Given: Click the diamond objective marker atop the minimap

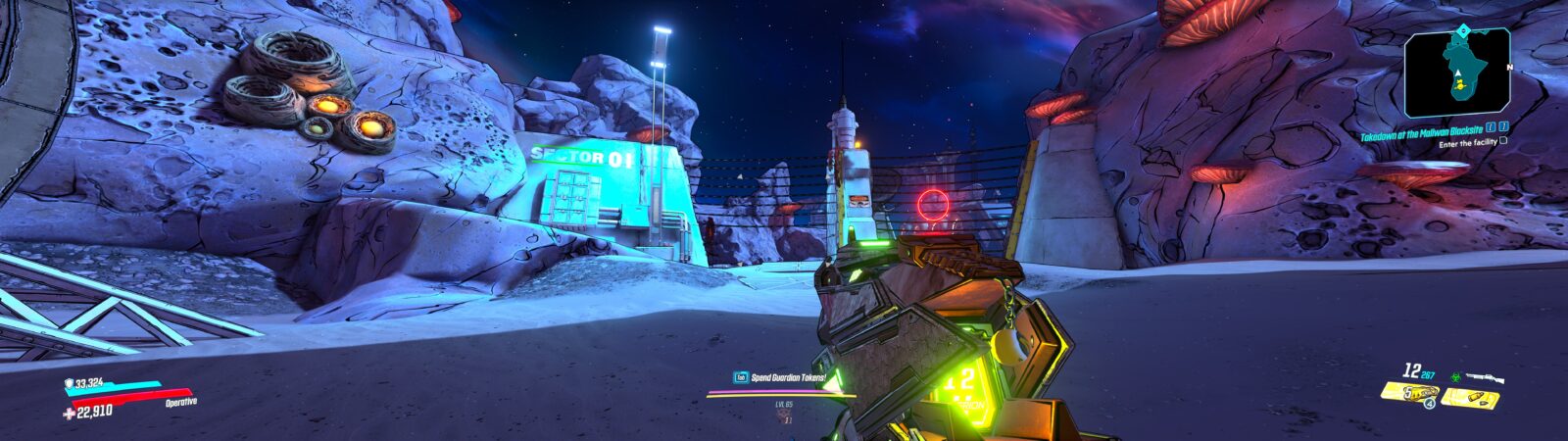Looking at the screenshot, I should click(1464, 30).
